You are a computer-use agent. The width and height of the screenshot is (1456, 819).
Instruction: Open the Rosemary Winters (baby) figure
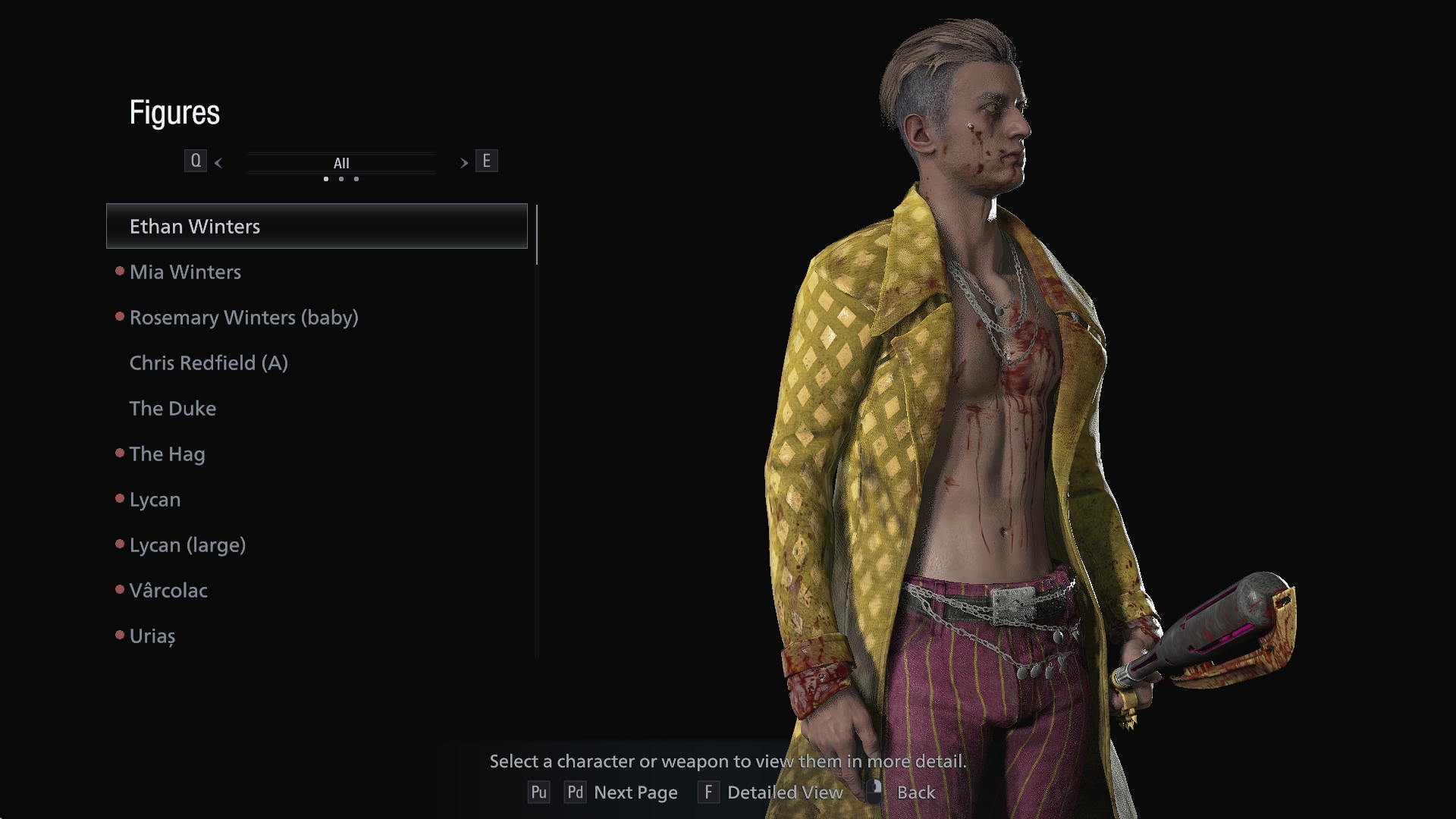click(x=243, y=318)
